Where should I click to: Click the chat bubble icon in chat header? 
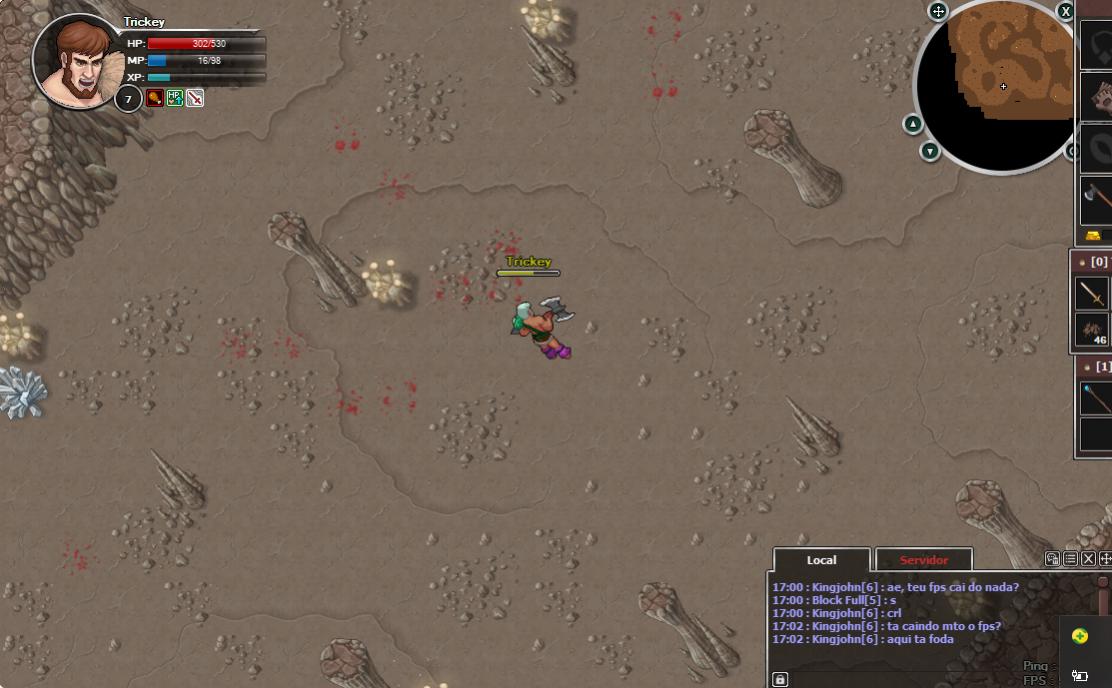coord(1052,559)
